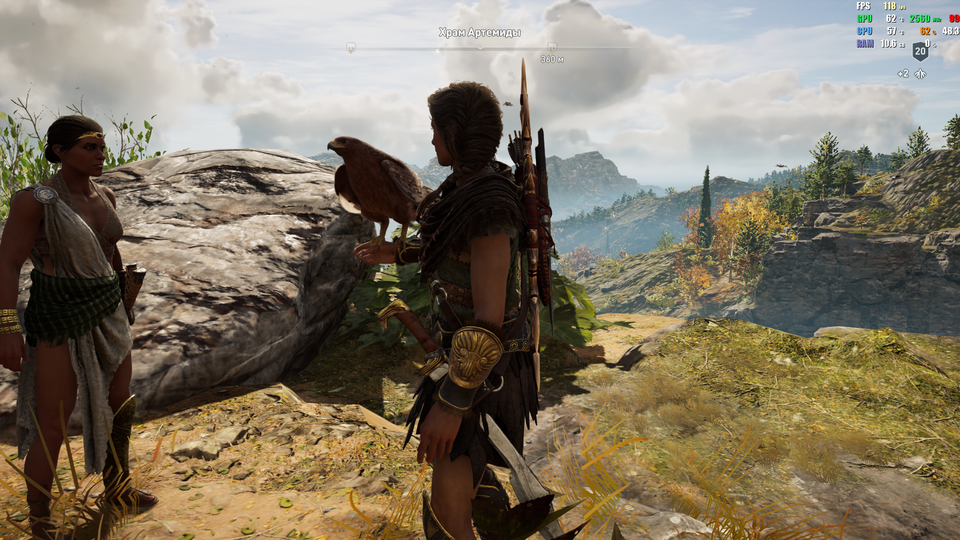Image resolution: width=960 pixels, height=540 pixels.
Task: Select the compass marker showing 360 м
Action: (x=552, y=47)
